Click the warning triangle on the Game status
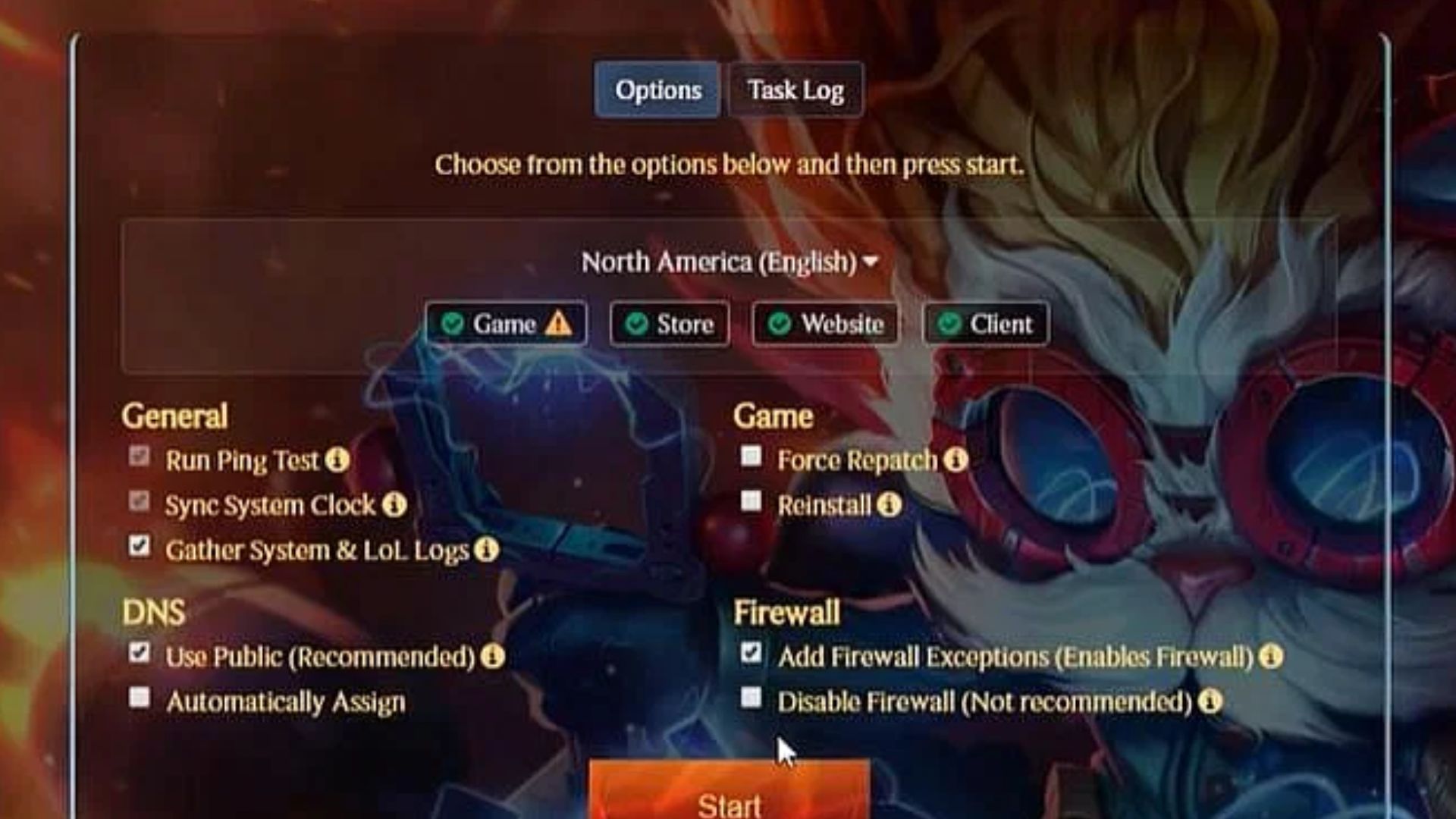 coord(558,324)
